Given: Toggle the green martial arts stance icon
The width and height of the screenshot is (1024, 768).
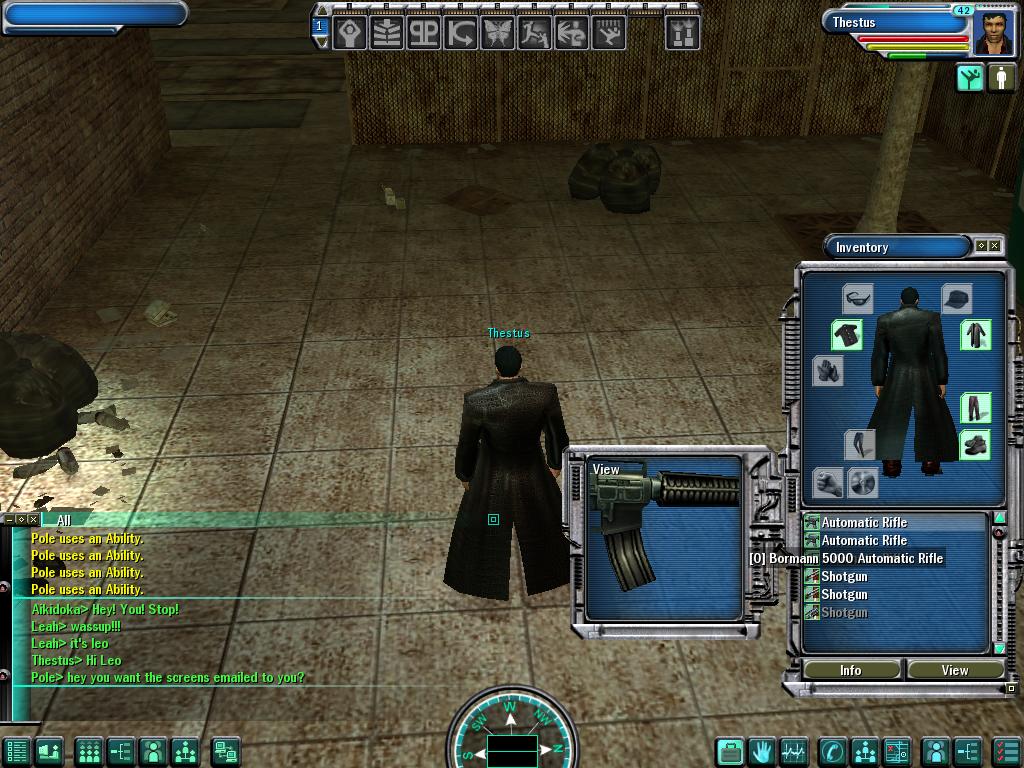Looking at the screenshot, I should (x=970, y=78).
